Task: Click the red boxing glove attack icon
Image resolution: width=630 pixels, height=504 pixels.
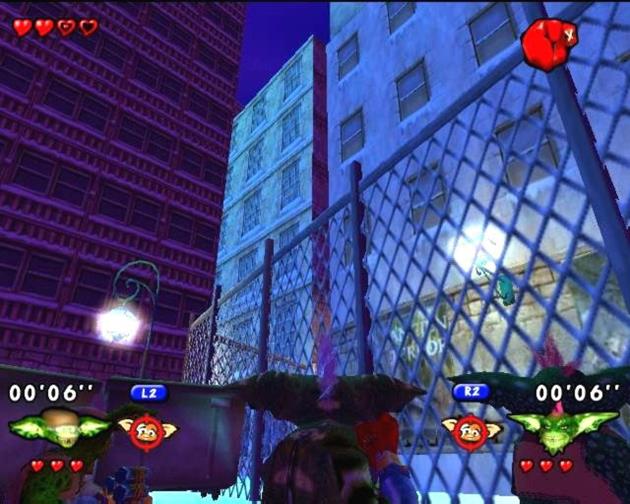Action: [x=545, y=44]
